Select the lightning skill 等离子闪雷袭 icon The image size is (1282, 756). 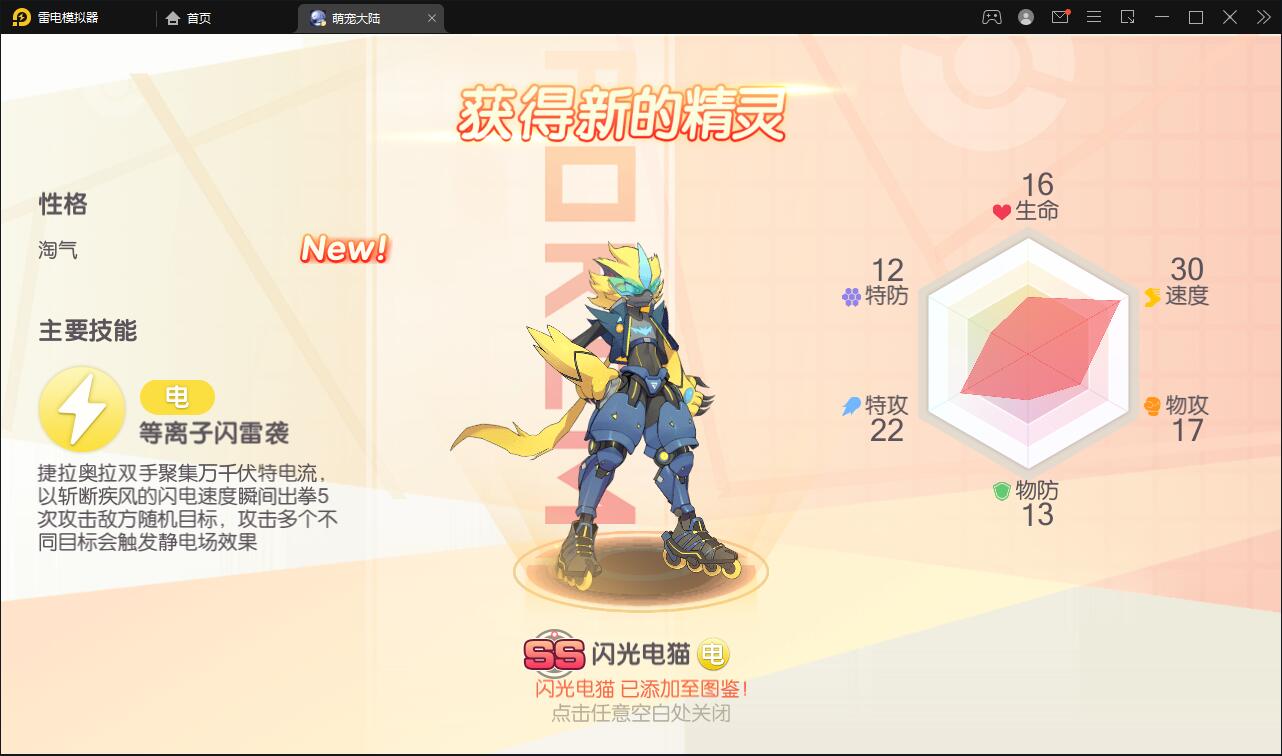coord(82,408)
